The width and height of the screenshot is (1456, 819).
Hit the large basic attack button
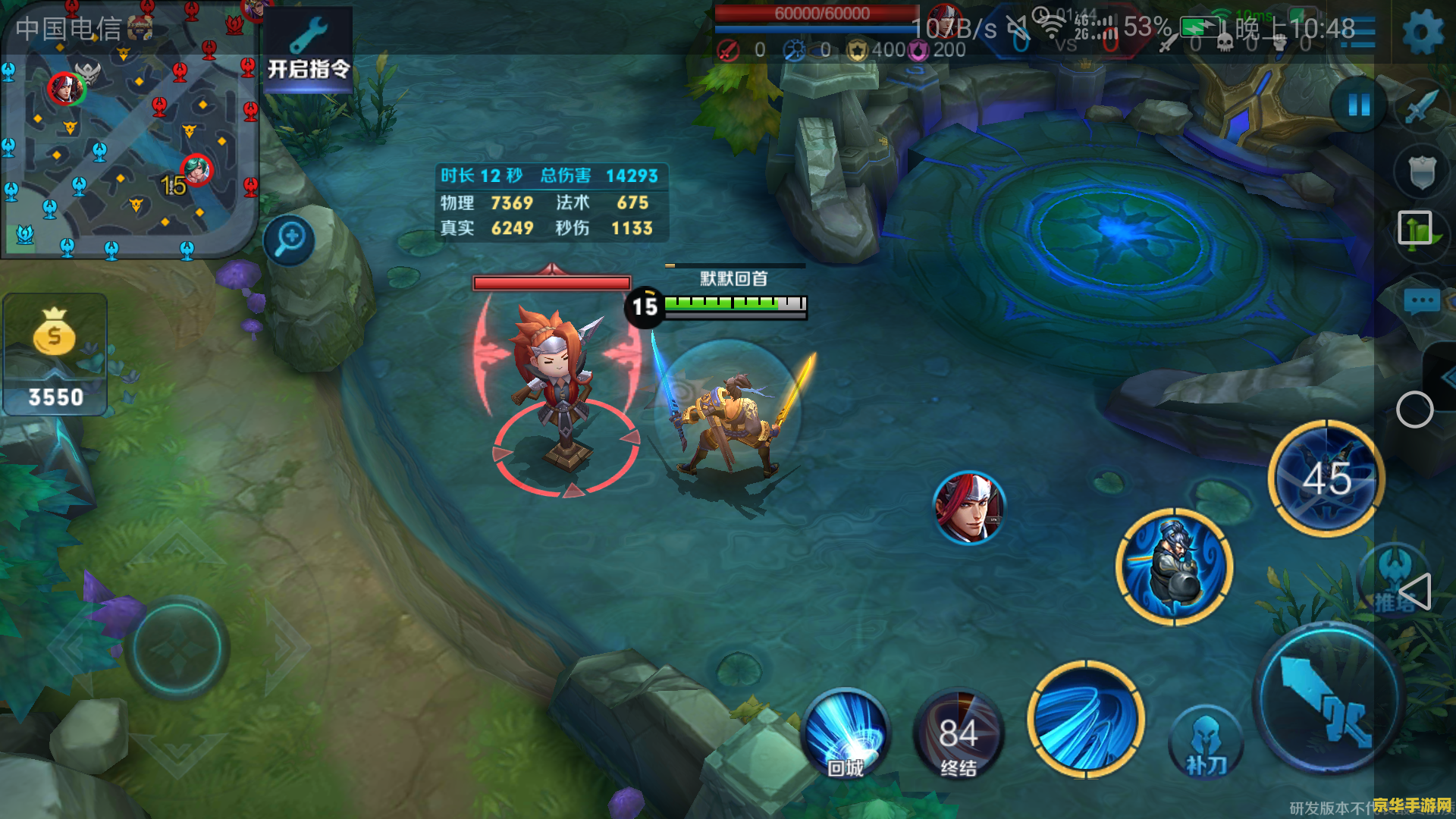point(1329,699)
